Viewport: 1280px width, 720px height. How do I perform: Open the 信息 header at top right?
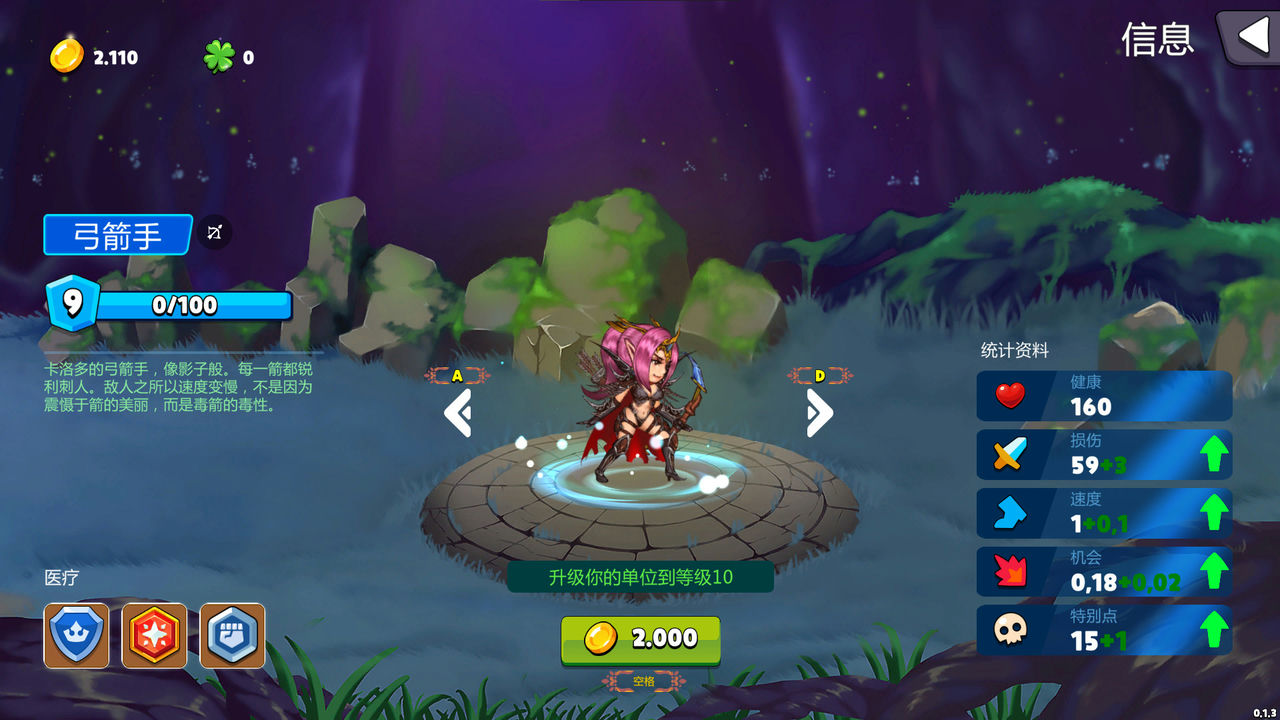(x=1159, y=42)
